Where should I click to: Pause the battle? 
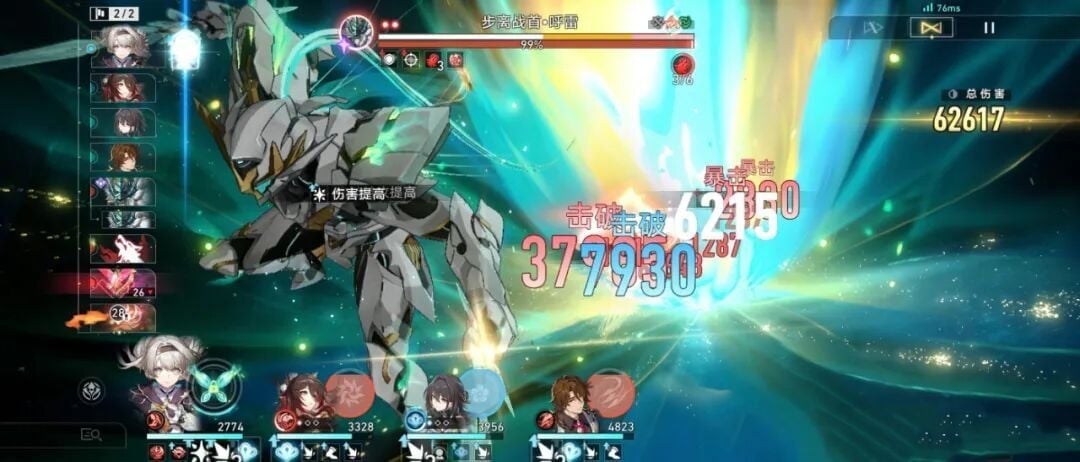click(x=989, y=28)
